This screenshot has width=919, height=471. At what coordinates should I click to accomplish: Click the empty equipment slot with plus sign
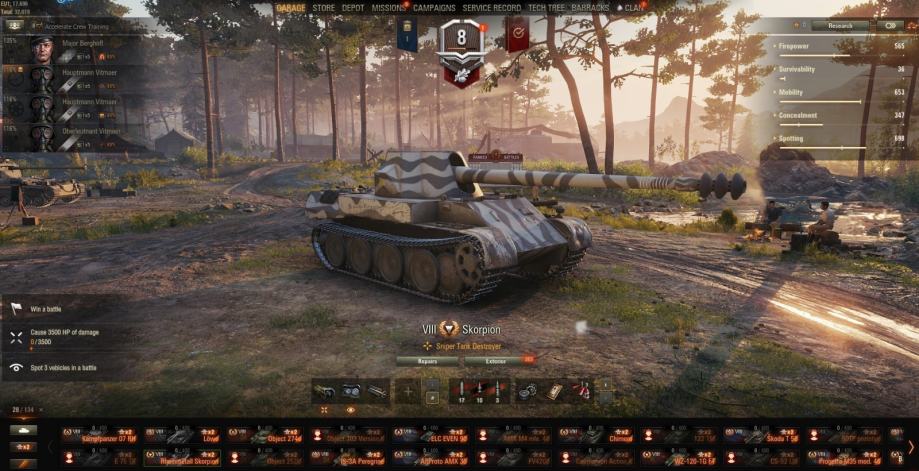click(408, 391)
